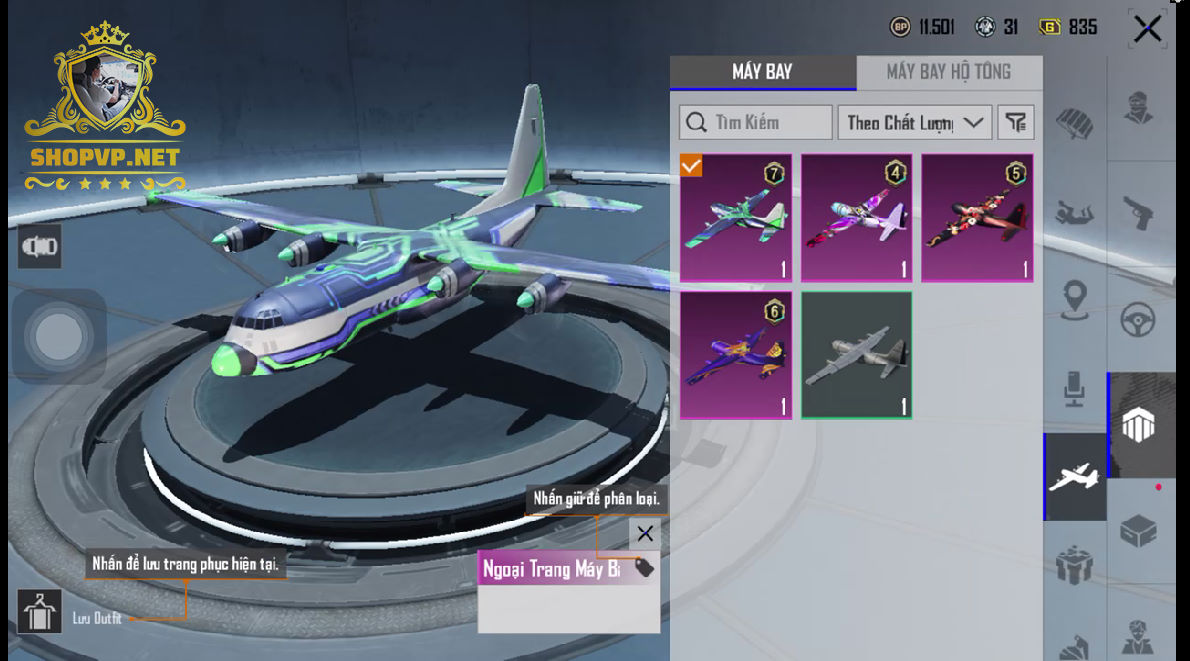
Task: Pick the red-black plane skin marked 5
Action: pyautogui.click(x=977, y=218)
